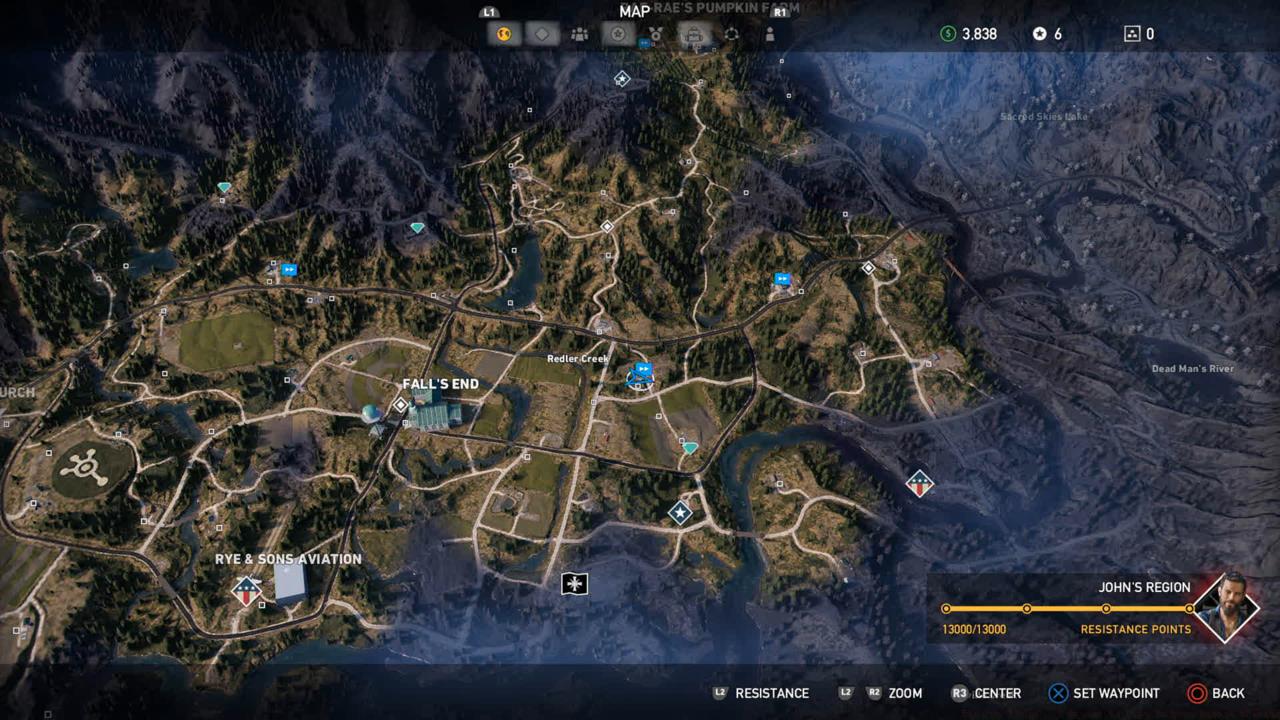The image size is (1280, 720).
Task: Open the hunting antlers filter icon
Action: coord(657,33)
